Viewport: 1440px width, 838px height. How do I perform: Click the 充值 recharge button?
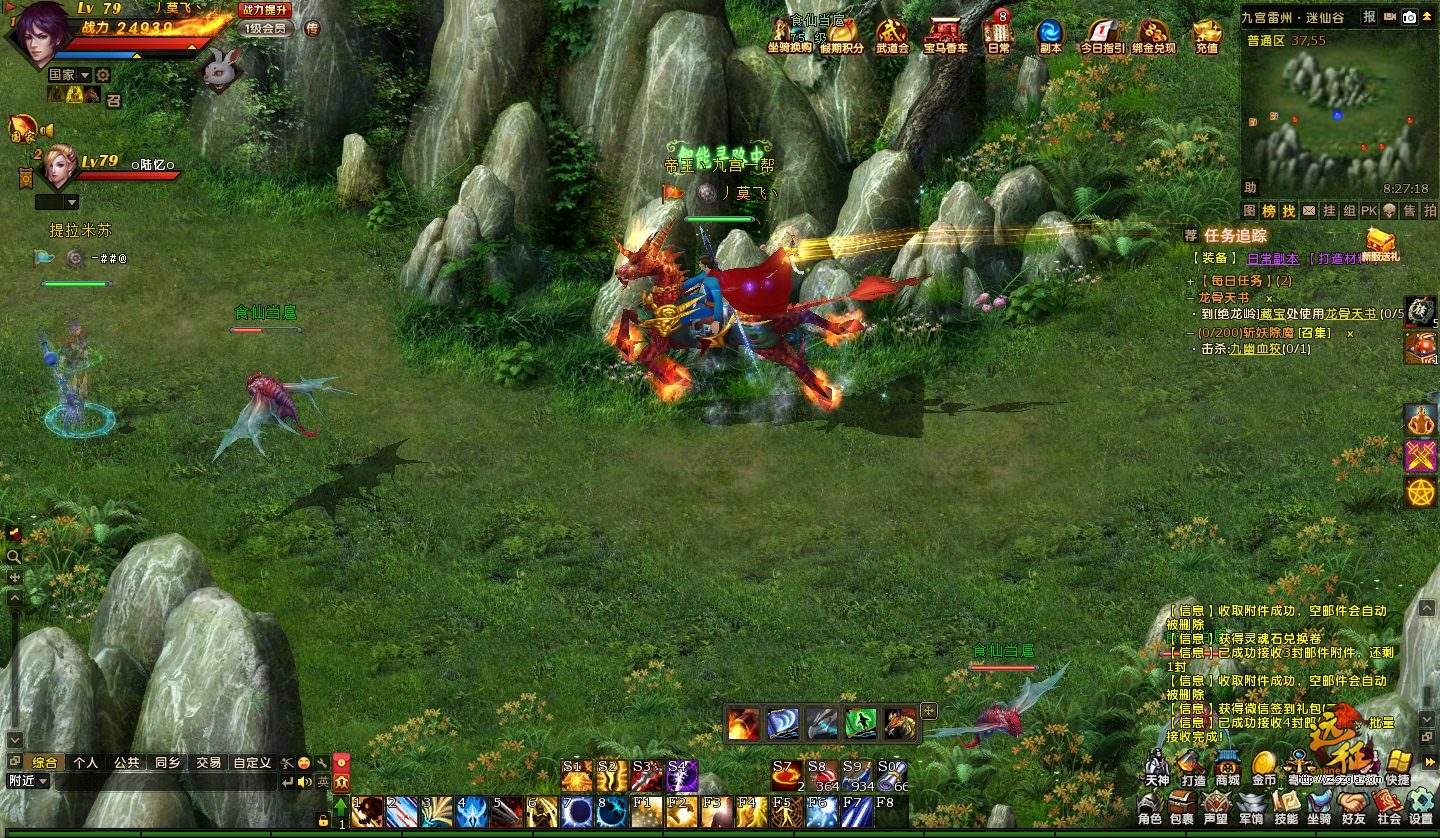(1207, 36)
